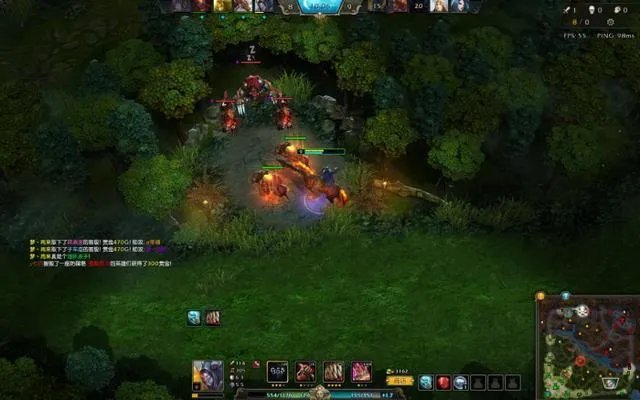Use the red potion item slot

coord(443,382)
